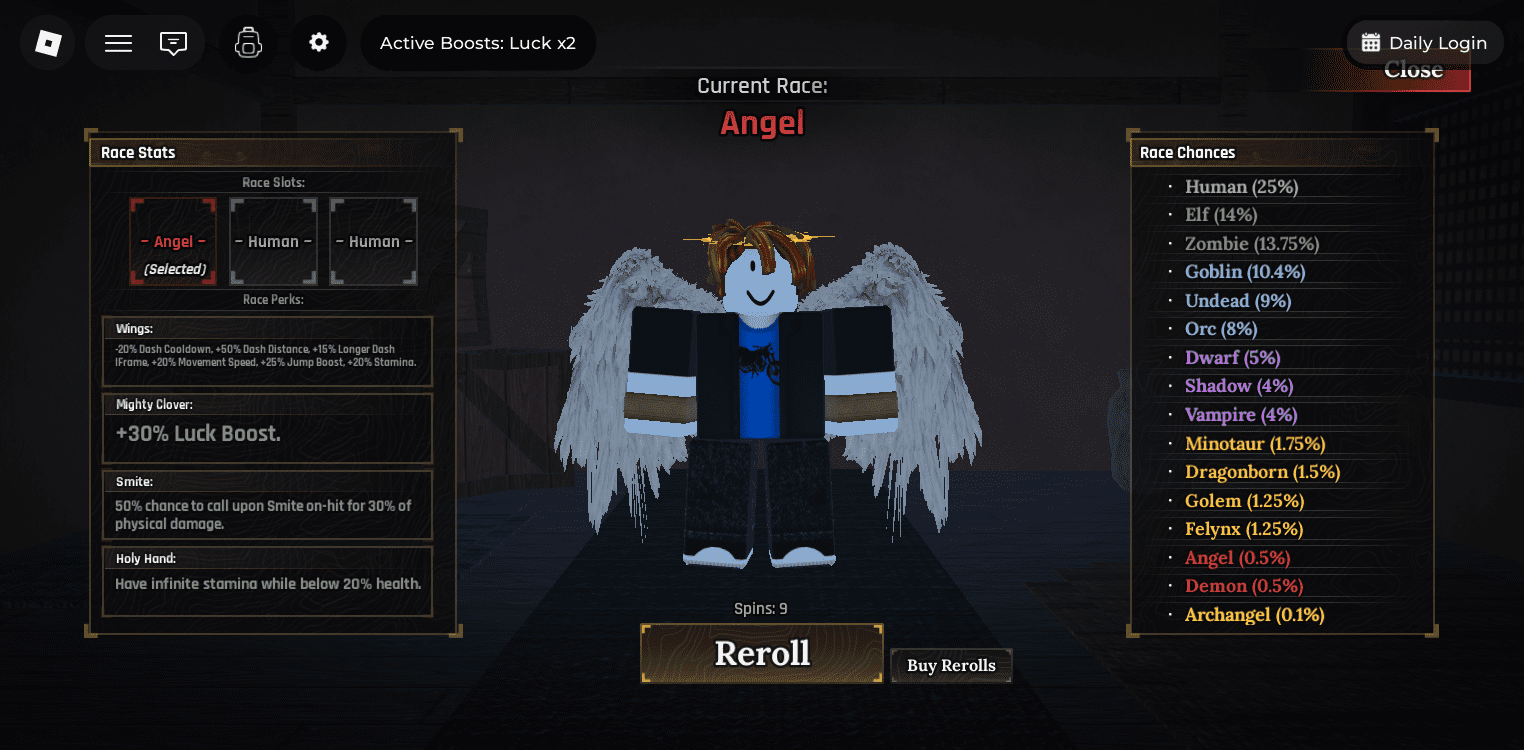Click the calendar icon beside Daily Login
The image size is (1524, 750).
(1371, 42)
